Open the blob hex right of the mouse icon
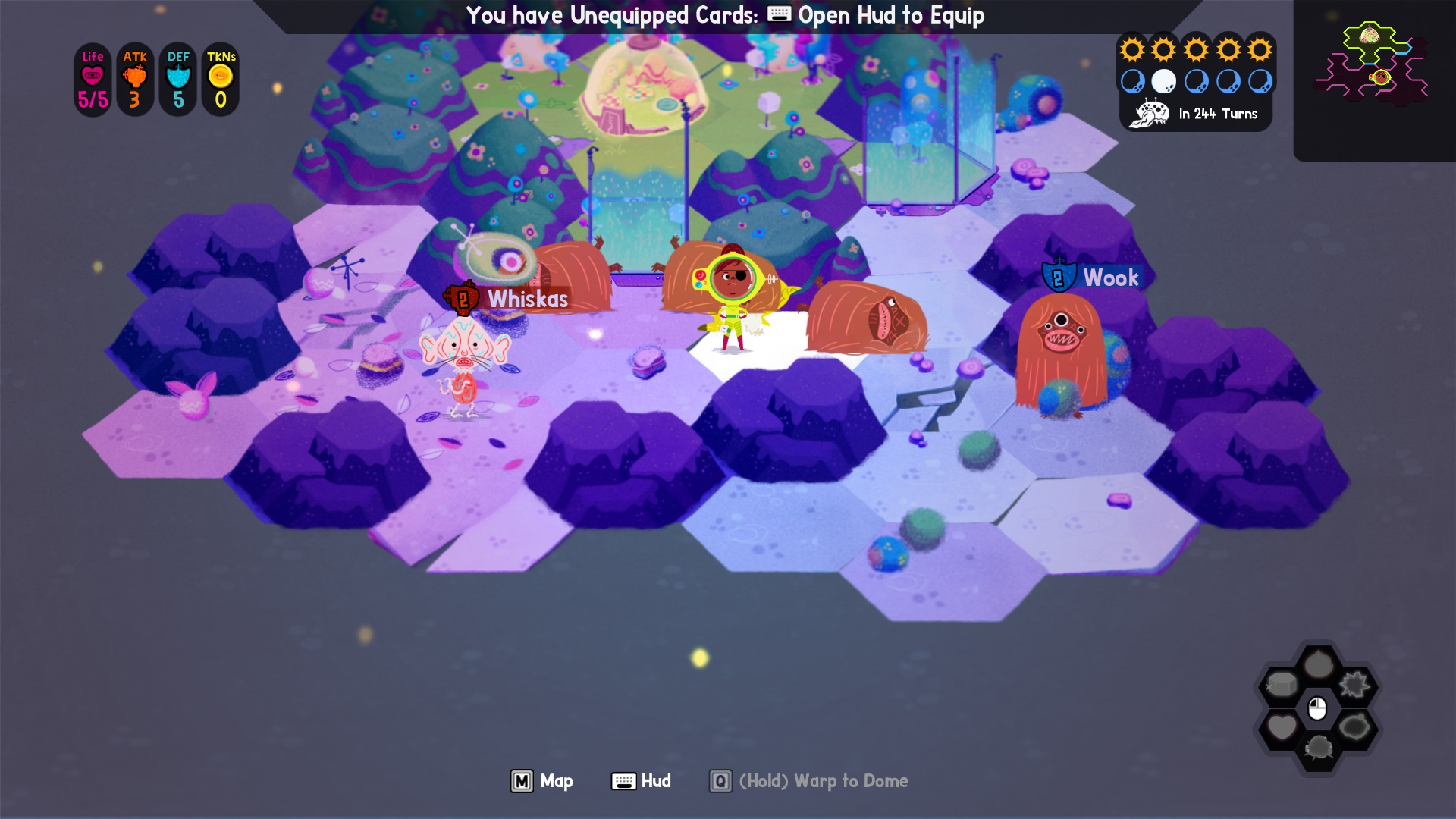Viewport: 1456px width, 819px height. pos(1354,726)
